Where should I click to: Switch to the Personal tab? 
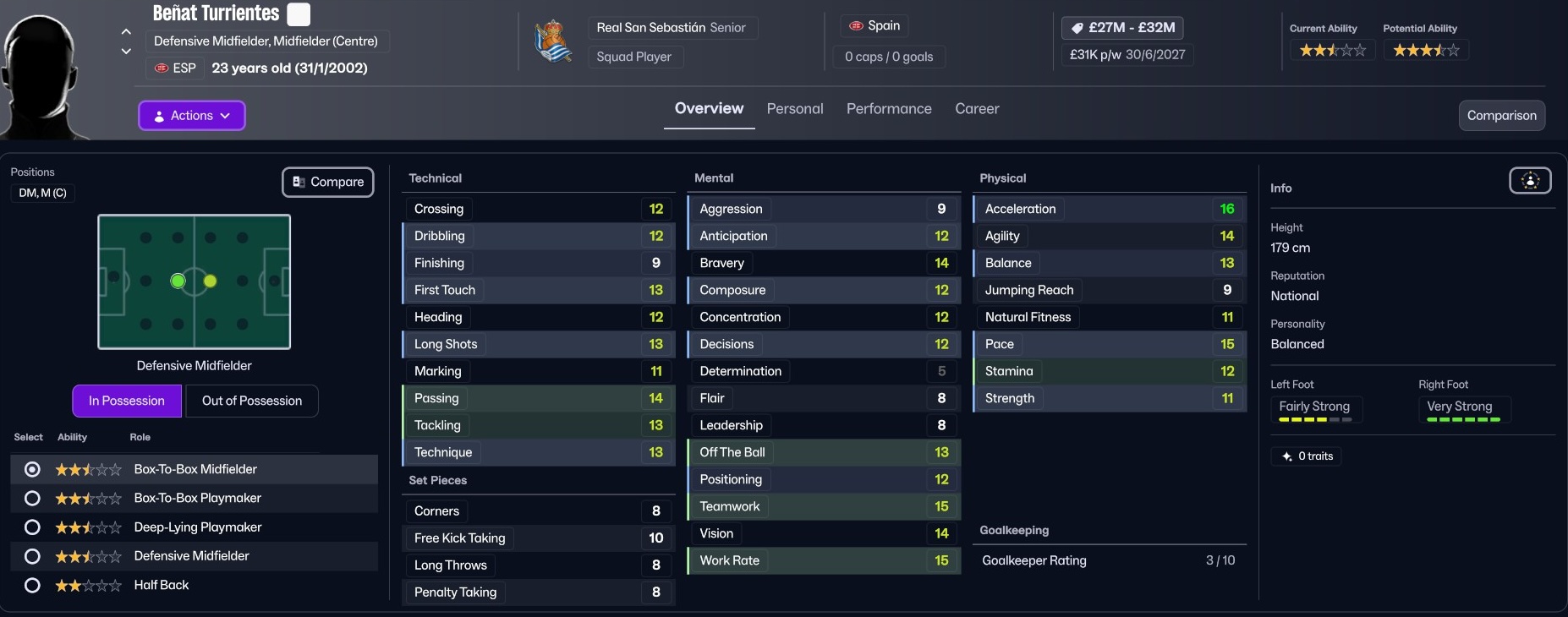point(794,109)
